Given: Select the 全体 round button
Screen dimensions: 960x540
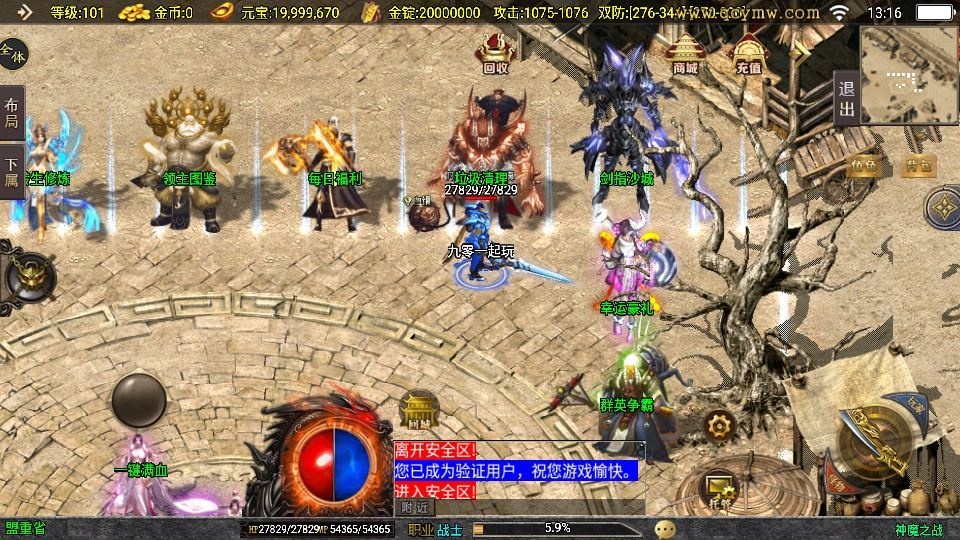Looking at the screenshot, I should click(13, 52).
